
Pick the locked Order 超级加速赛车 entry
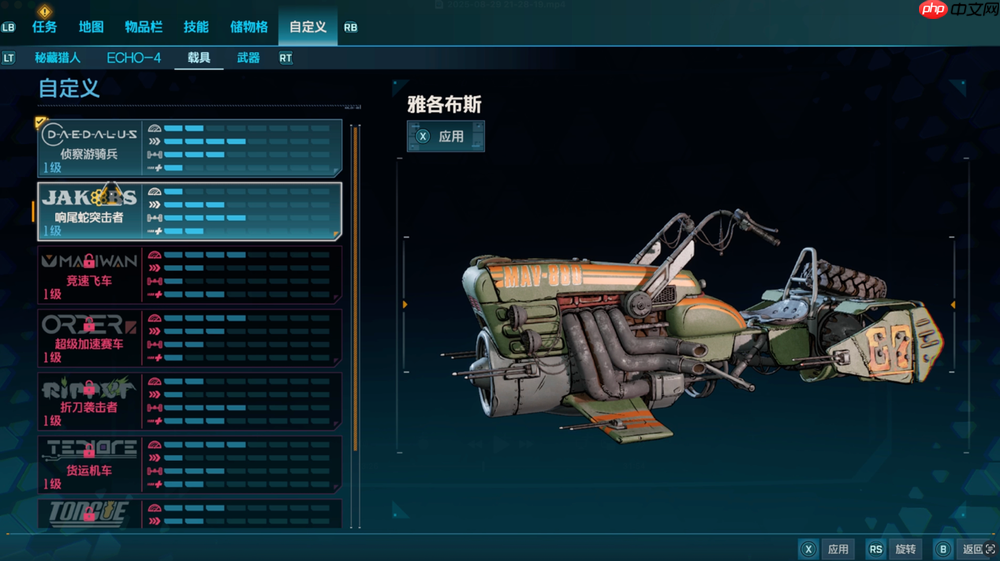(x=190, y=338)
